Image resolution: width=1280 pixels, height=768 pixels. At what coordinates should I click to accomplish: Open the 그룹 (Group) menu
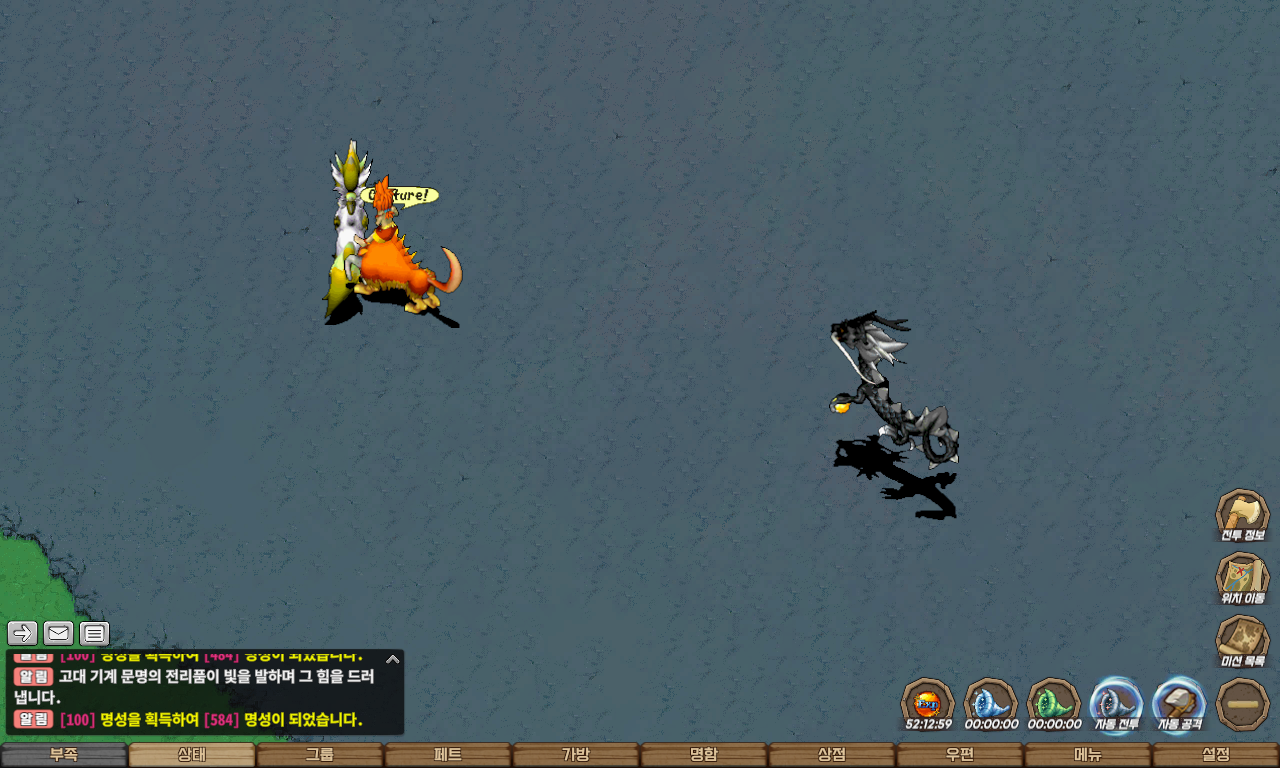point(320,755)
